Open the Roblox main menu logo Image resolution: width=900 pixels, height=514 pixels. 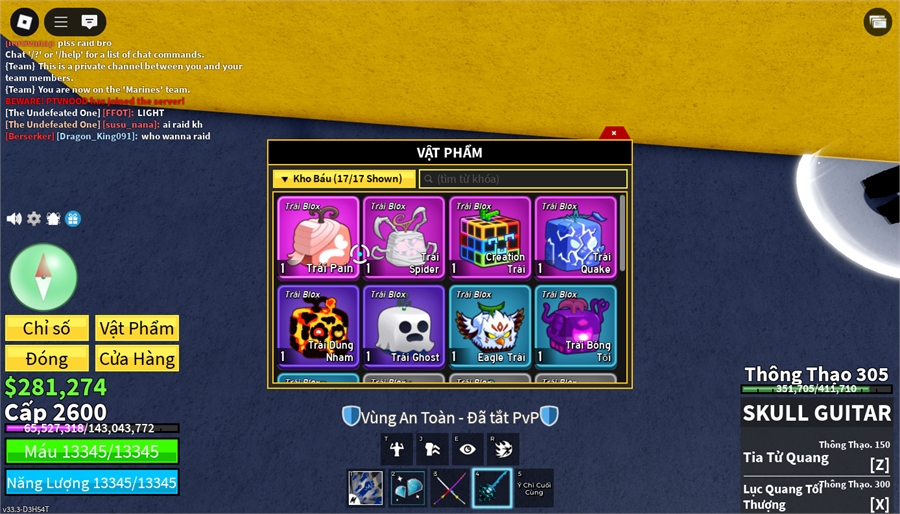tap(24, 21)
